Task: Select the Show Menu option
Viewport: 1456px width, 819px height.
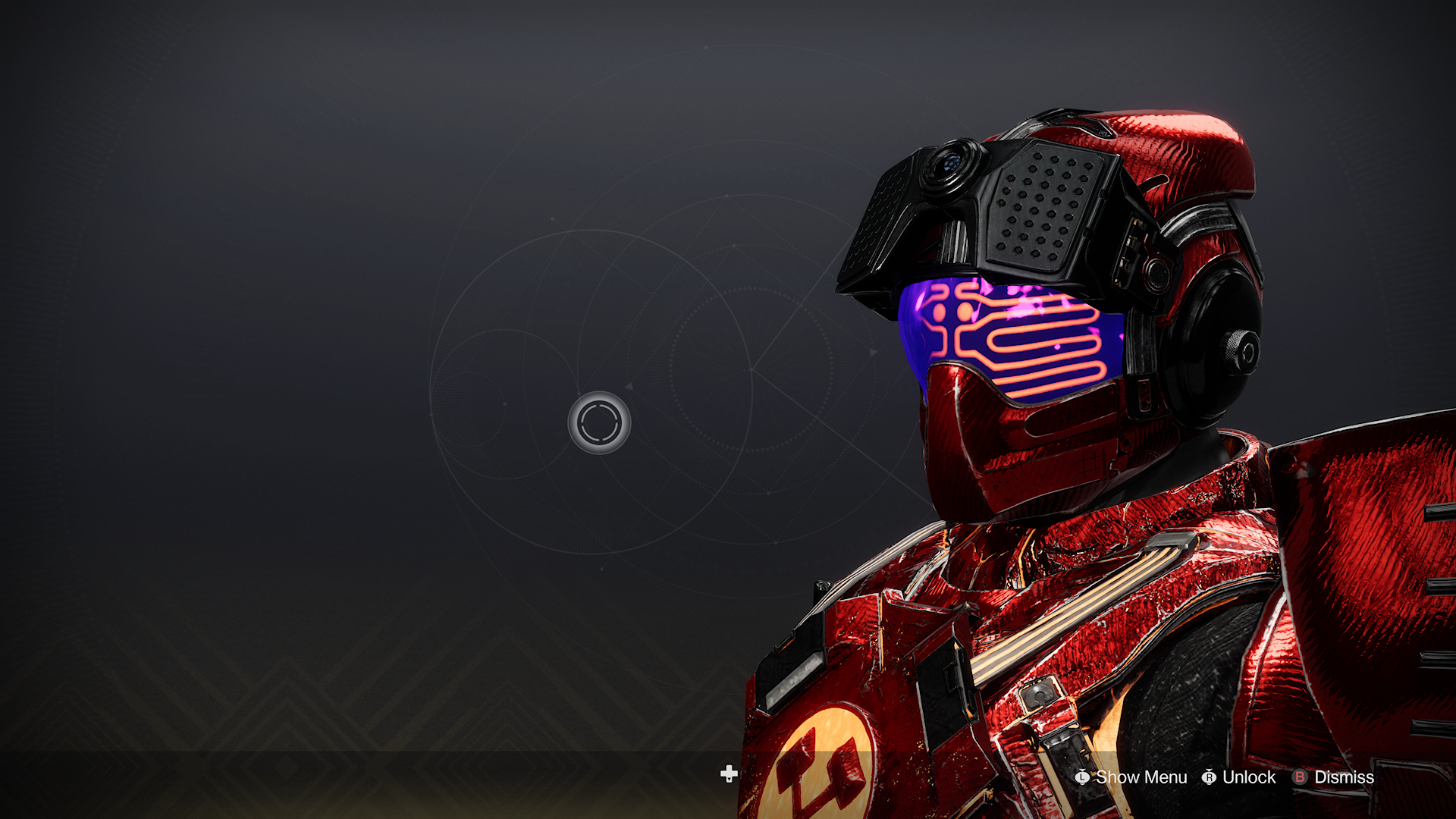Action: click(1131, 777)
